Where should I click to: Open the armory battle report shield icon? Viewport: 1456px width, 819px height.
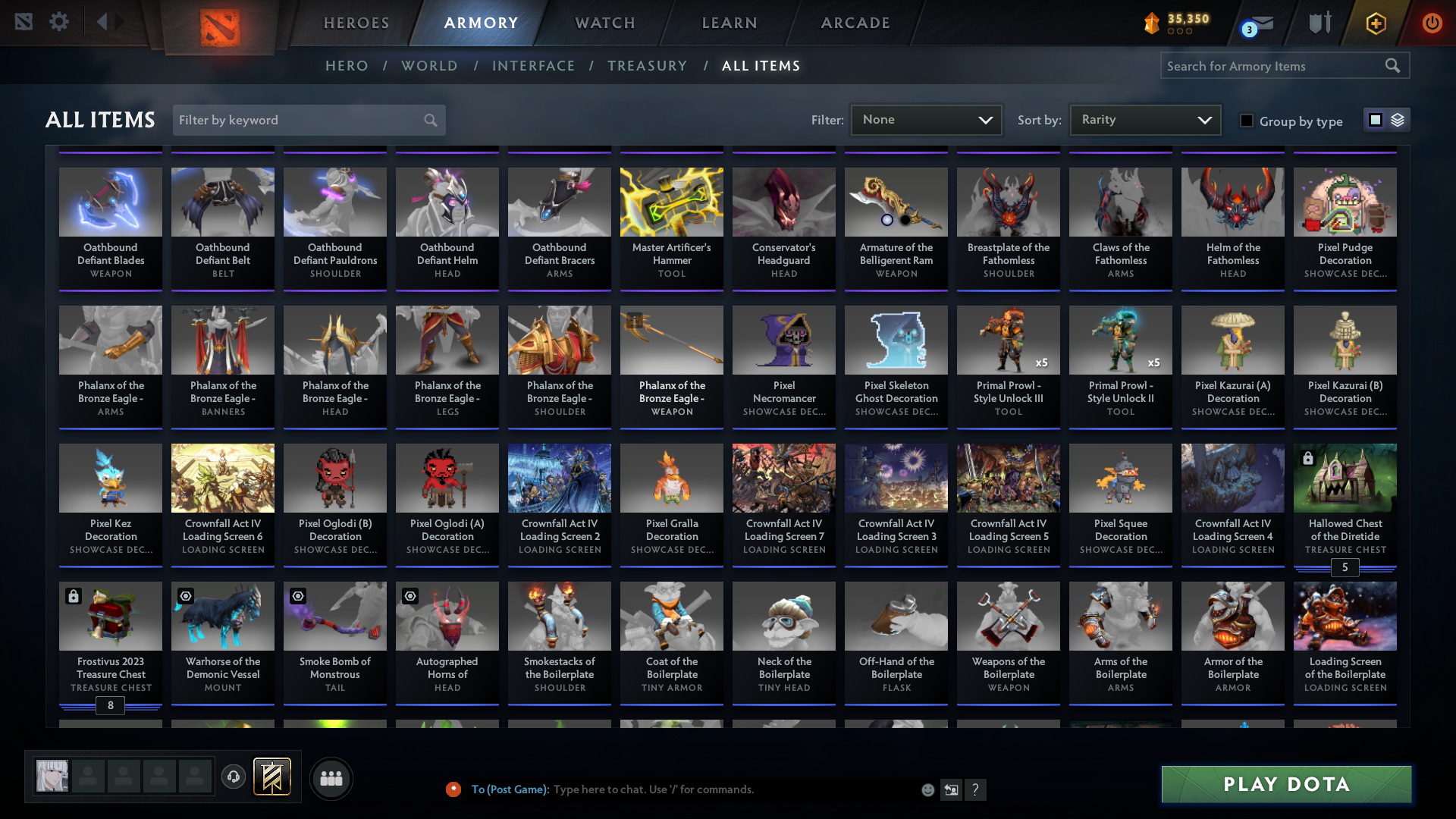(x=1319, y=23)
